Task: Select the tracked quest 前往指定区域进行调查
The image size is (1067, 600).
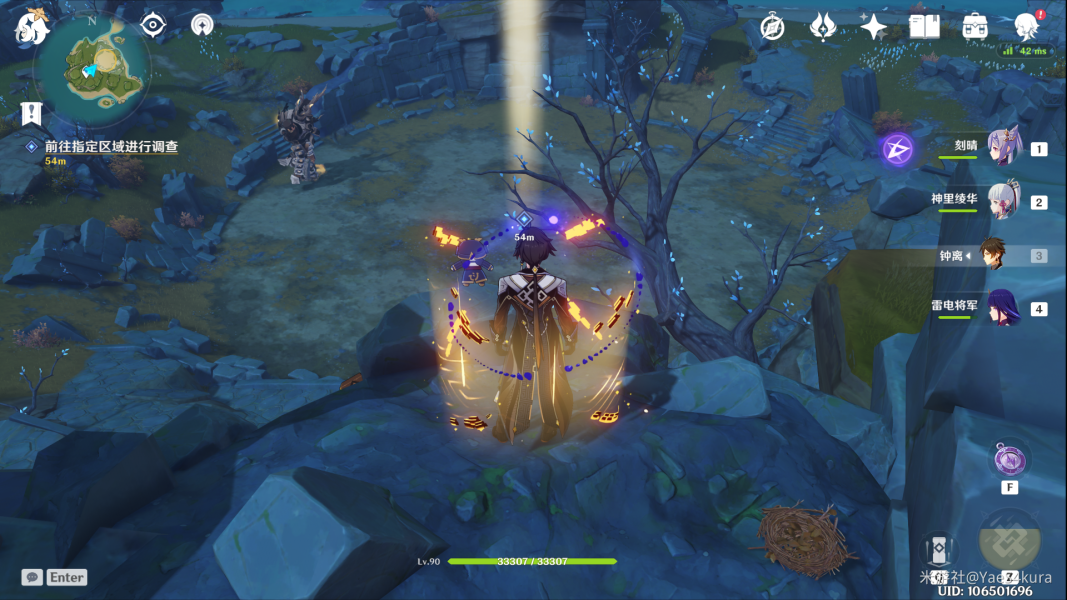Action: pyautogui.click(x=111, y=146)
